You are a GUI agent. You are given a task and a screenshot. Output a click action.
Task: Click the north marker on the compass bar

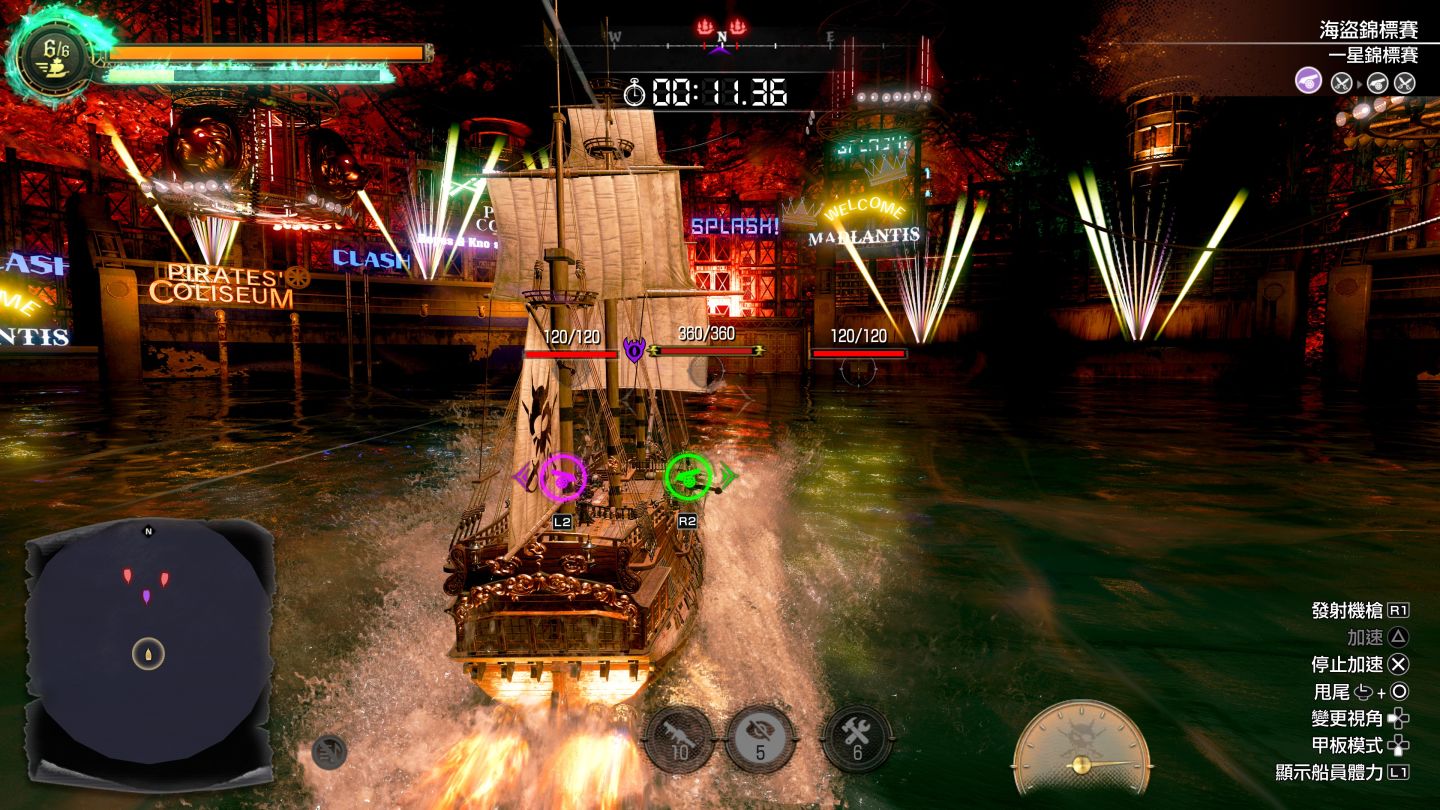pos(721,38)
